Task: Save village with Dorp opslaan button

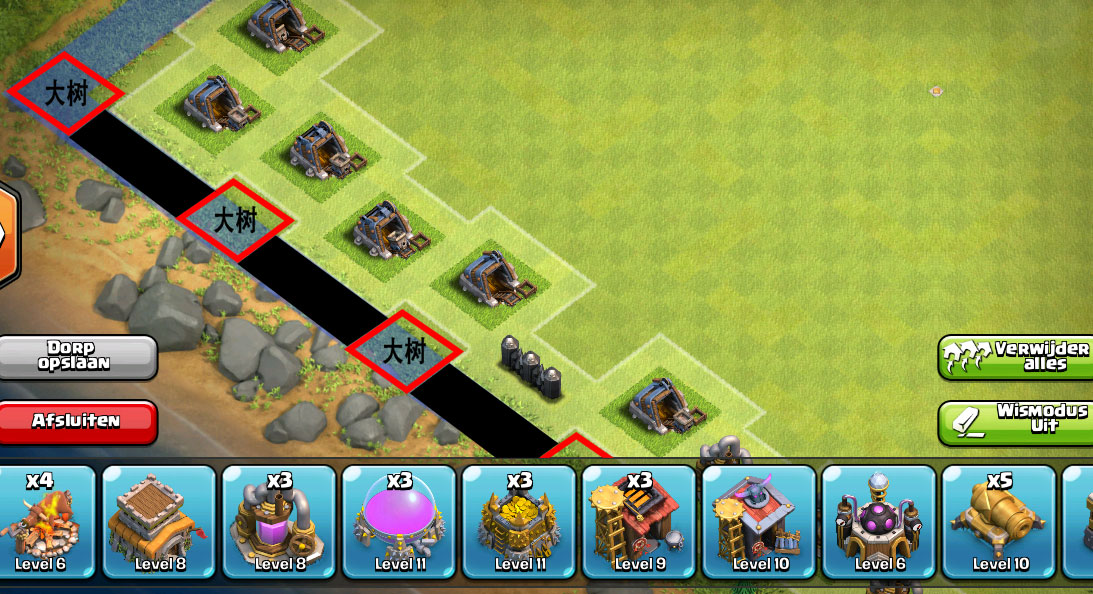Action: coord(78,356)
